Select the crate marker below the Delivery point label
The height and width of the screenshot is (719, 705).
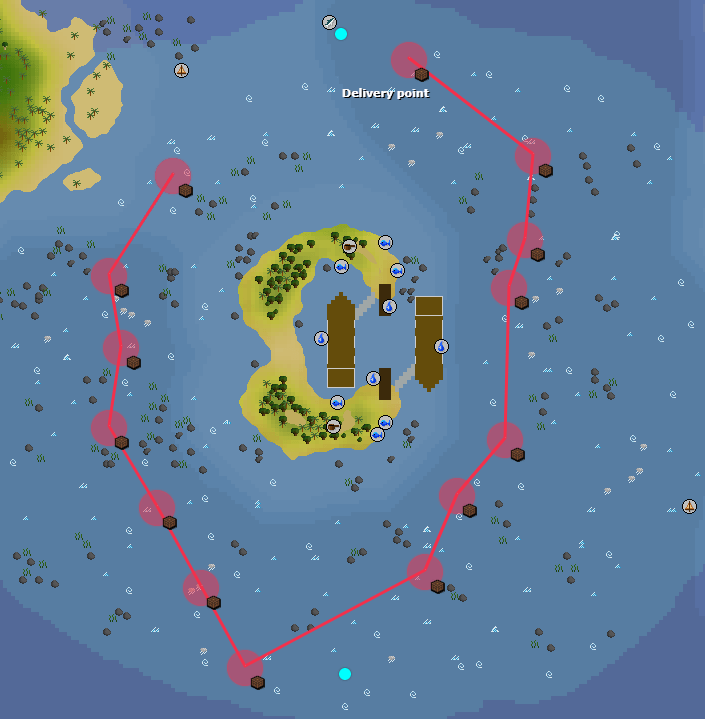(x=421, y=74)
